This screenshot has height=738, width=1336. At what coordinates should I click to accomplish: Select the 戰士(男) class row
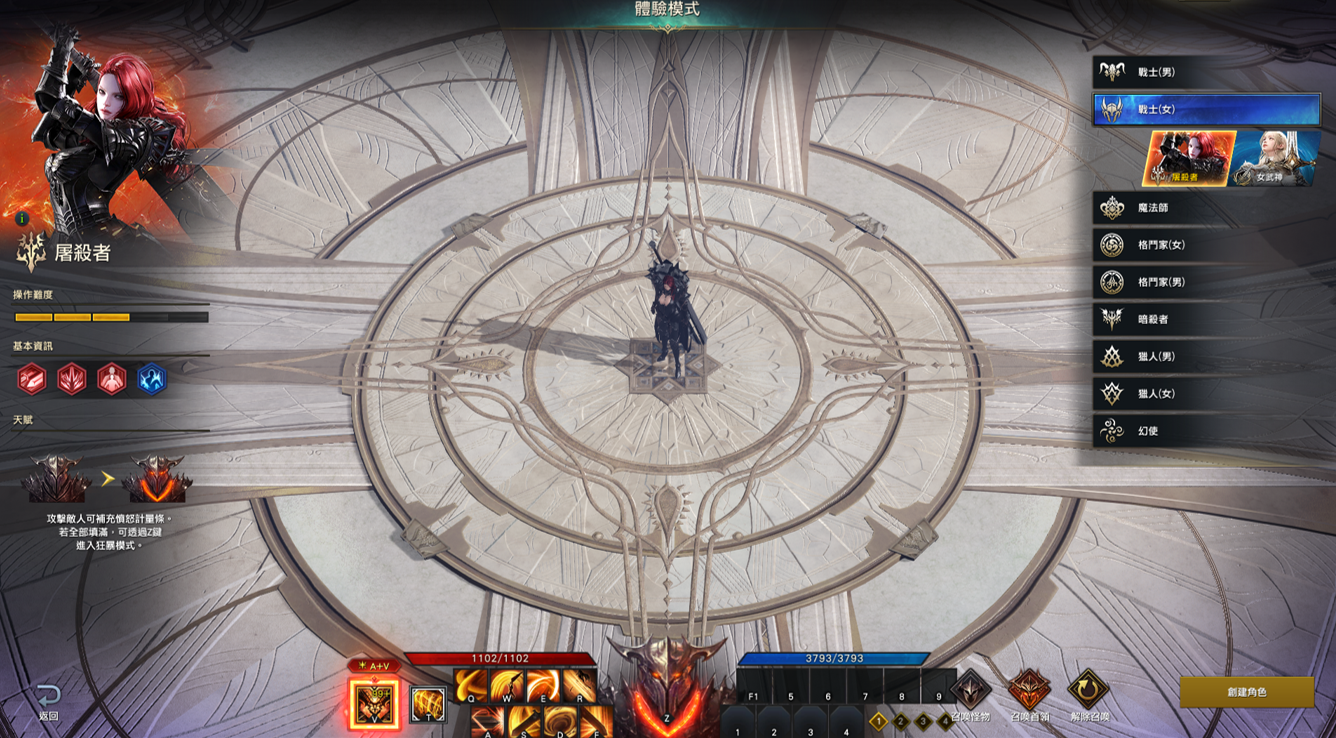pos(1205,72)
